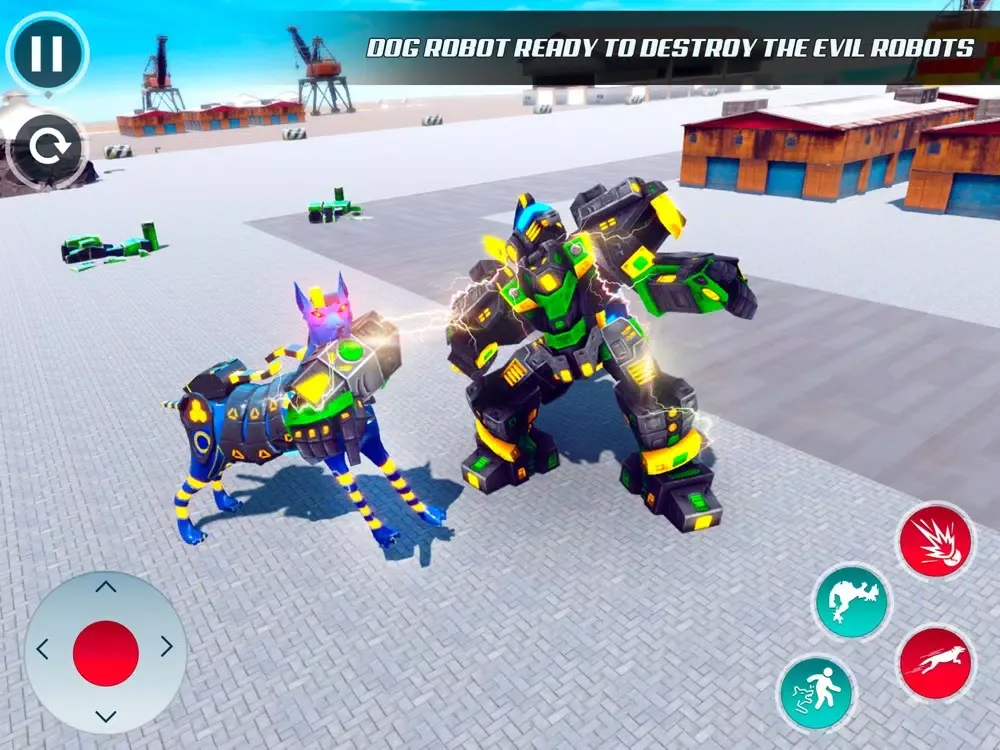Activate the red sprinting dog dash button
This screenshot has height=750, width=1000.
click(935, 663)
